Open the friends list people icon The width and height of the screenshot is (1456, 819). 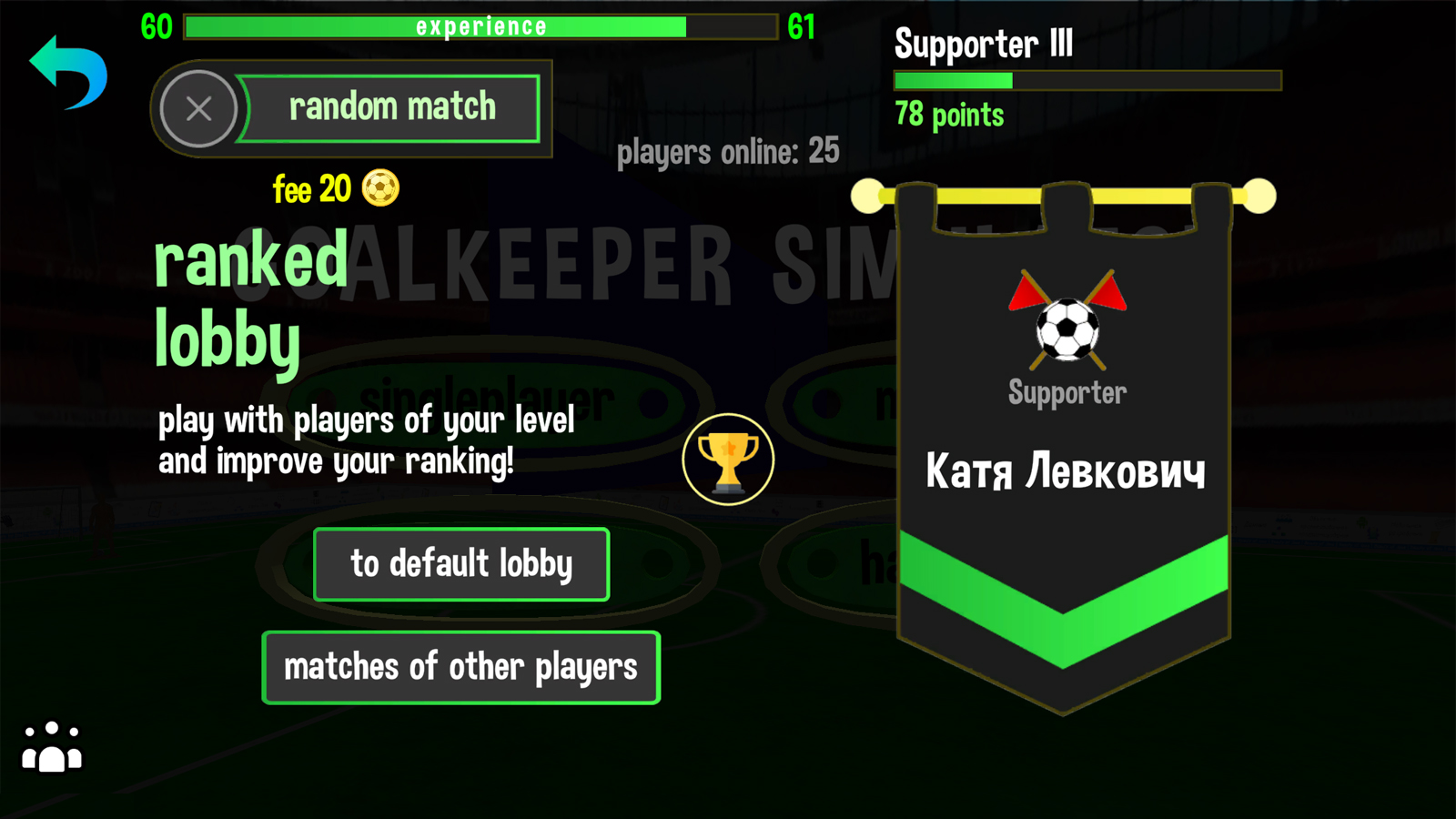coord(50,748)
